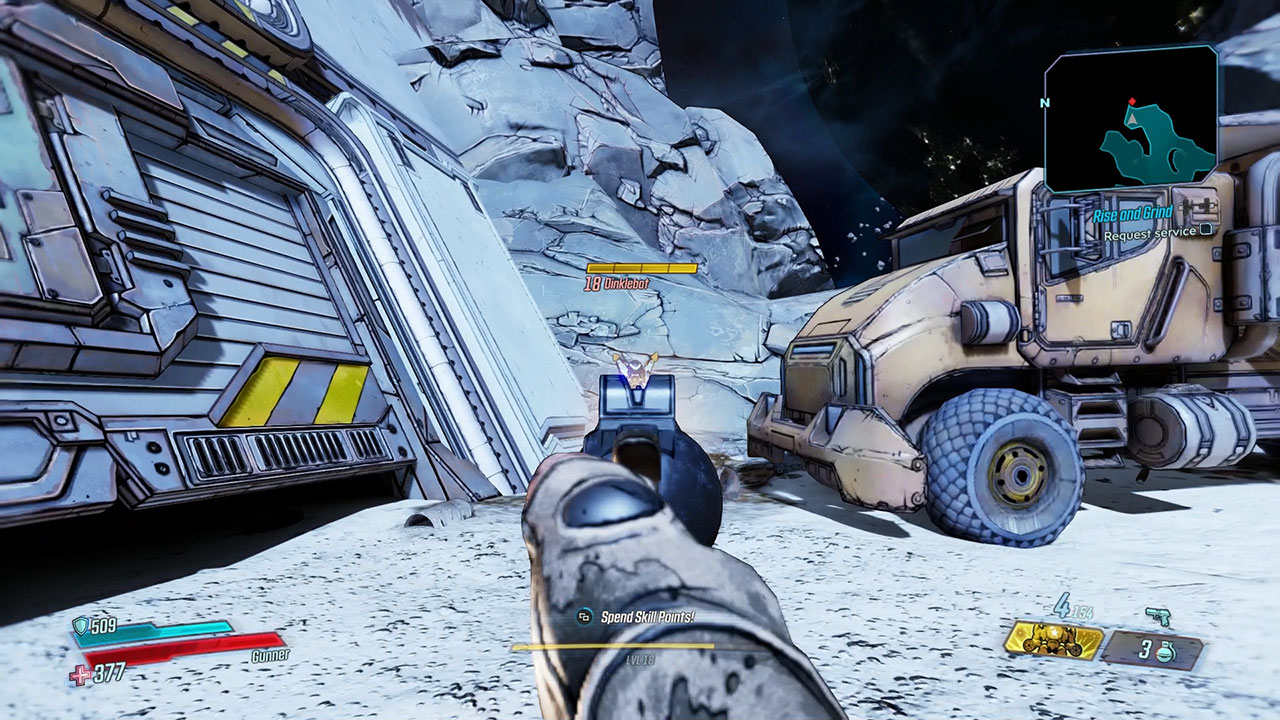This screenshot has height=720, width=1280.
Task: Click the Spend Skill Points notification icon
Action: [x=585, y=616]
